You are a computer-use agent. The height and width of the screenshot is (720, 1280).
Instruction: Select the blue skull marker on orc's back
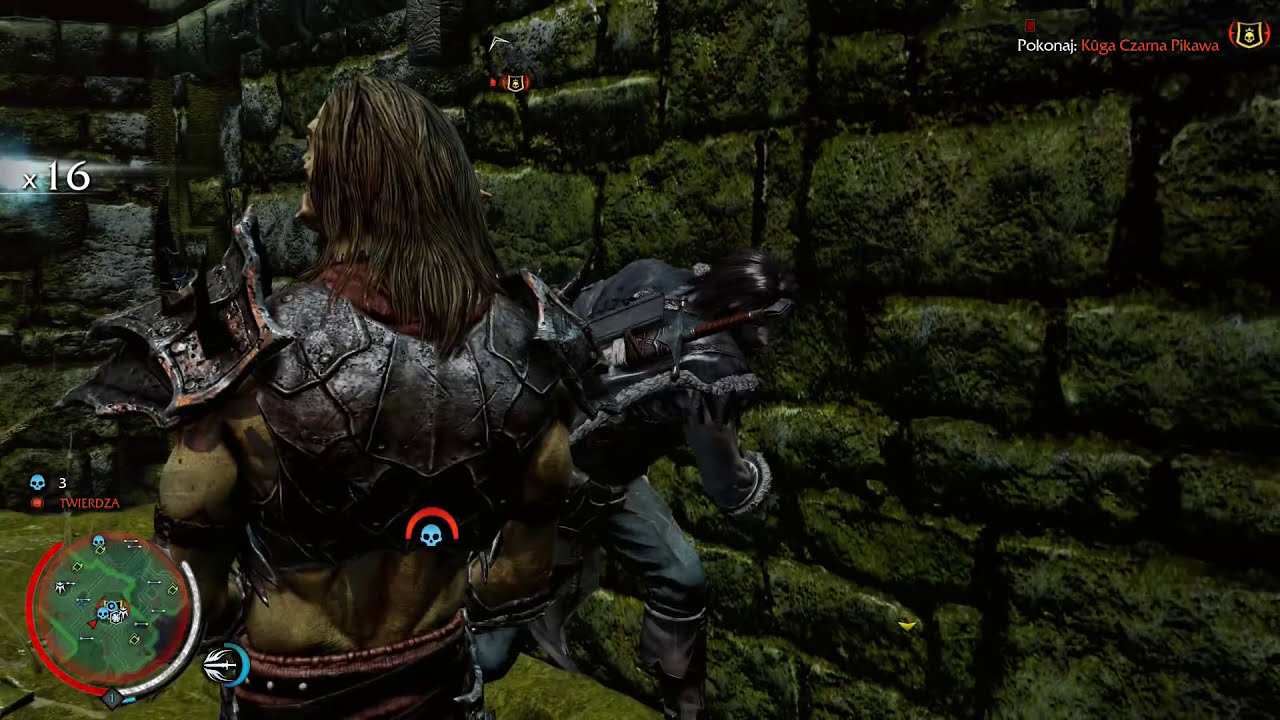click(431, 535)
